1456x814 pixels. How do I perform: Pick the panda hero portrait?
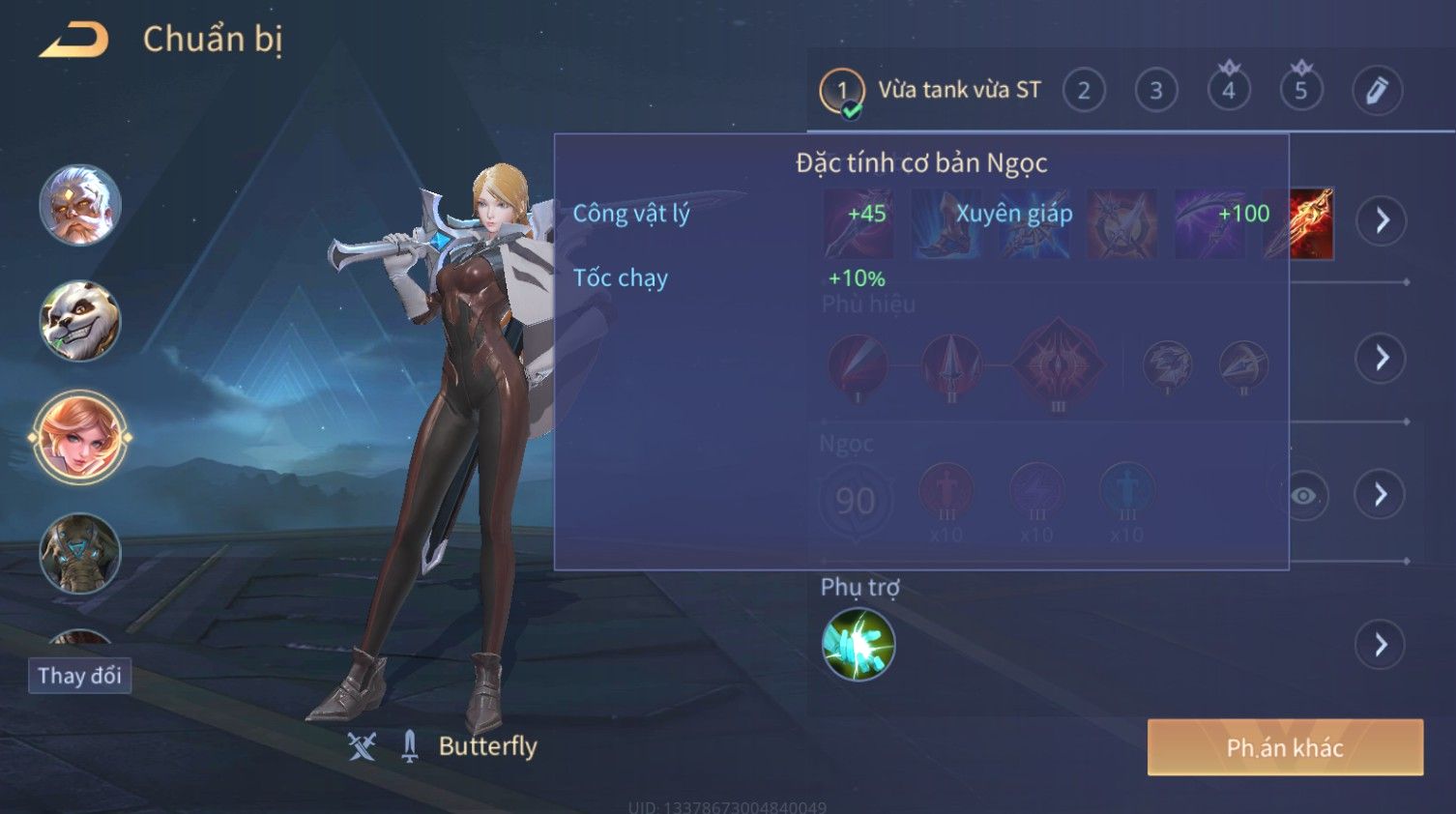(x=80, y=321)
